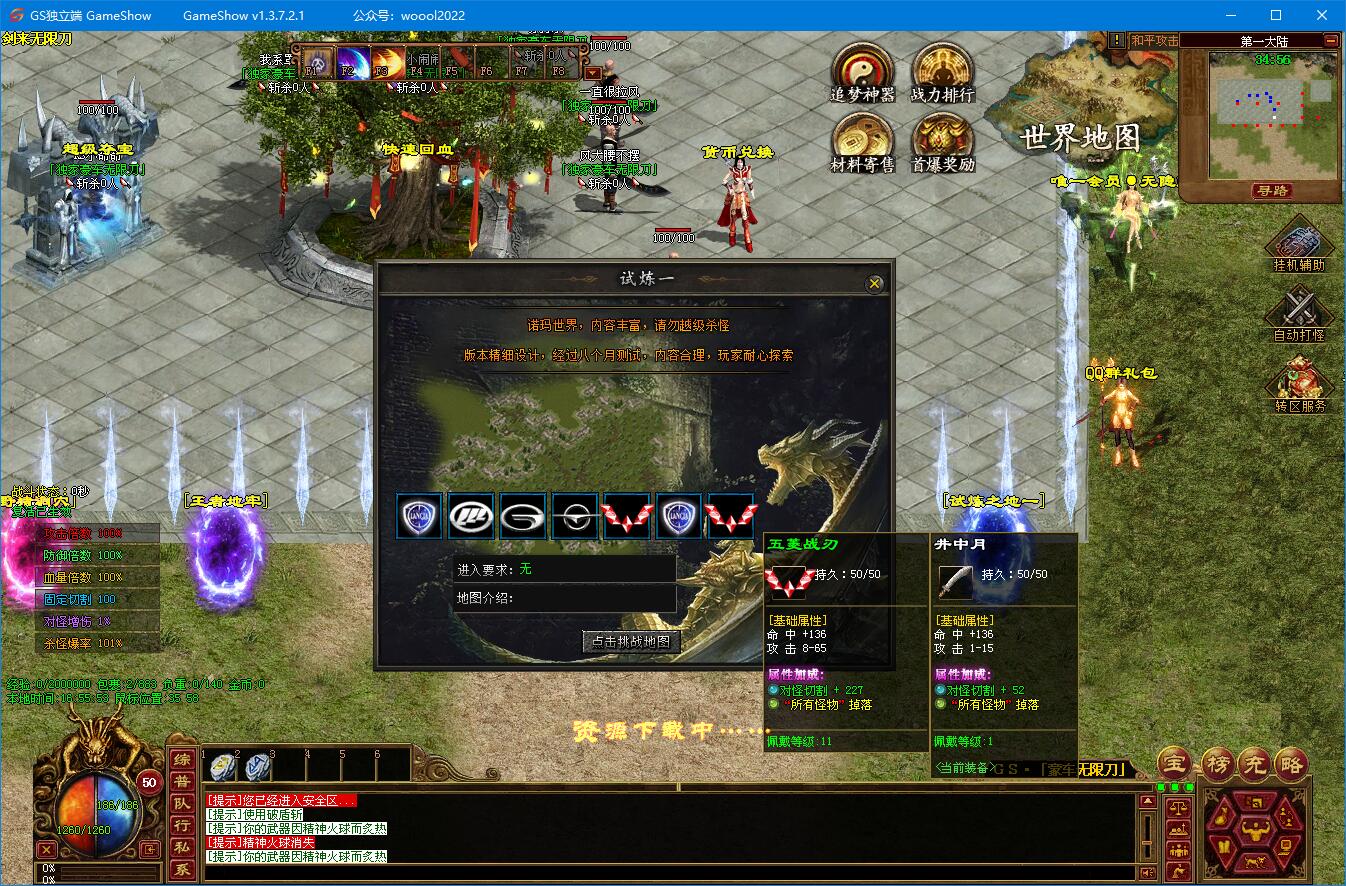Activate the 自动打怪 auto-fight icon
Image resolution: width=1346 pixels, height=886 pixels.
coord(1299,313)
